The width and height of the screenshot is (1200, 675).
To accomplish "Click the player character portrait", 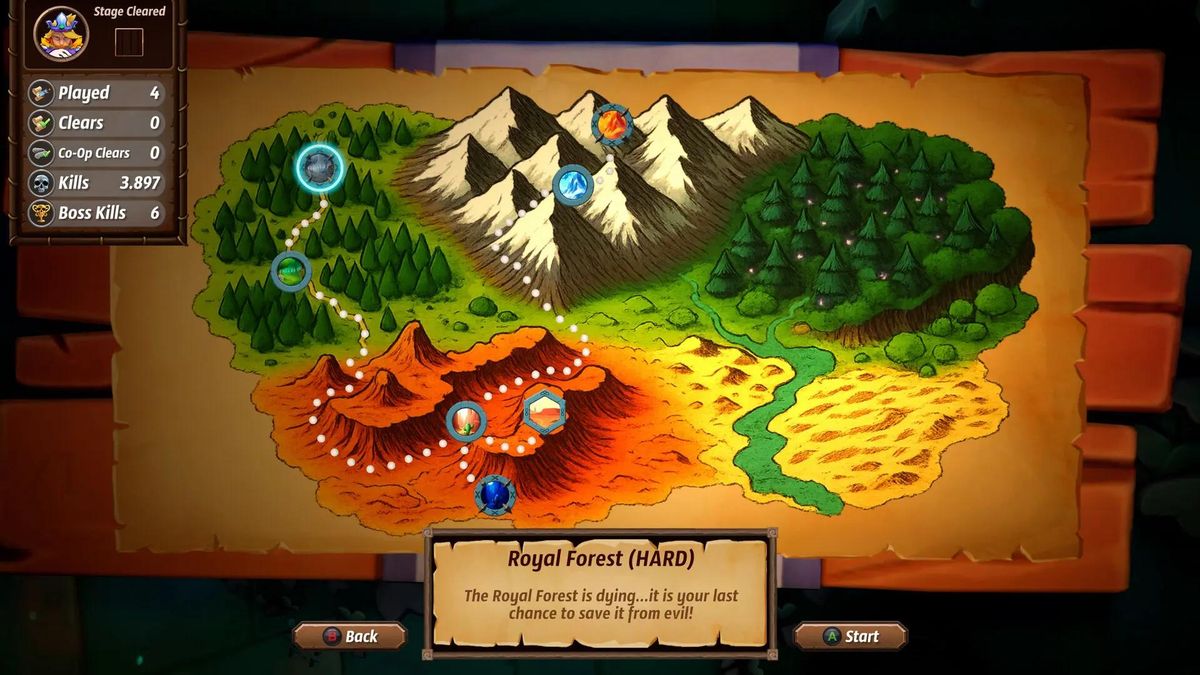I will 61,34.
